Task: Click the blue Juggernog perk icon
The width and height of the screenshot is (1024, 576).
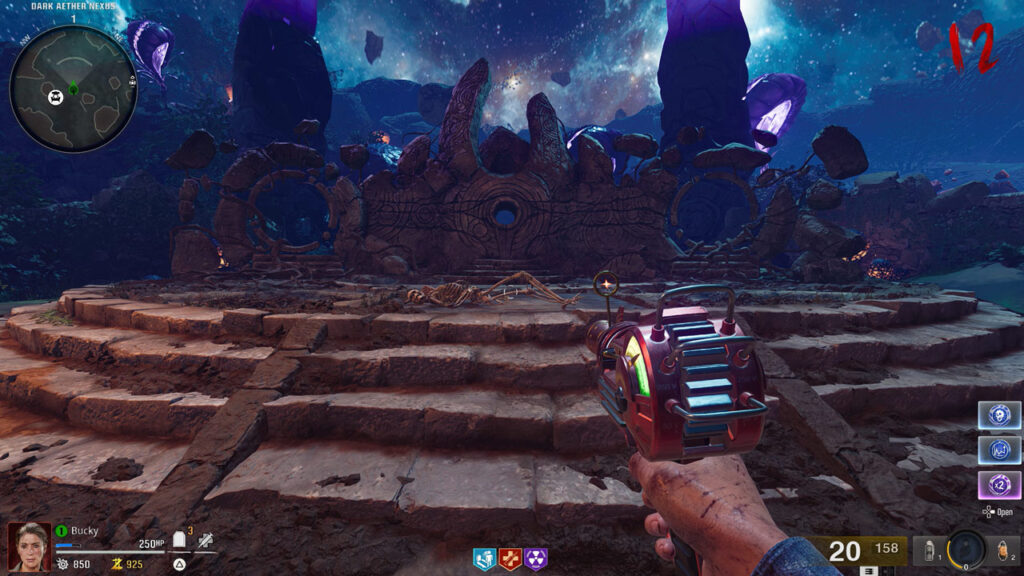Action: 484,559
